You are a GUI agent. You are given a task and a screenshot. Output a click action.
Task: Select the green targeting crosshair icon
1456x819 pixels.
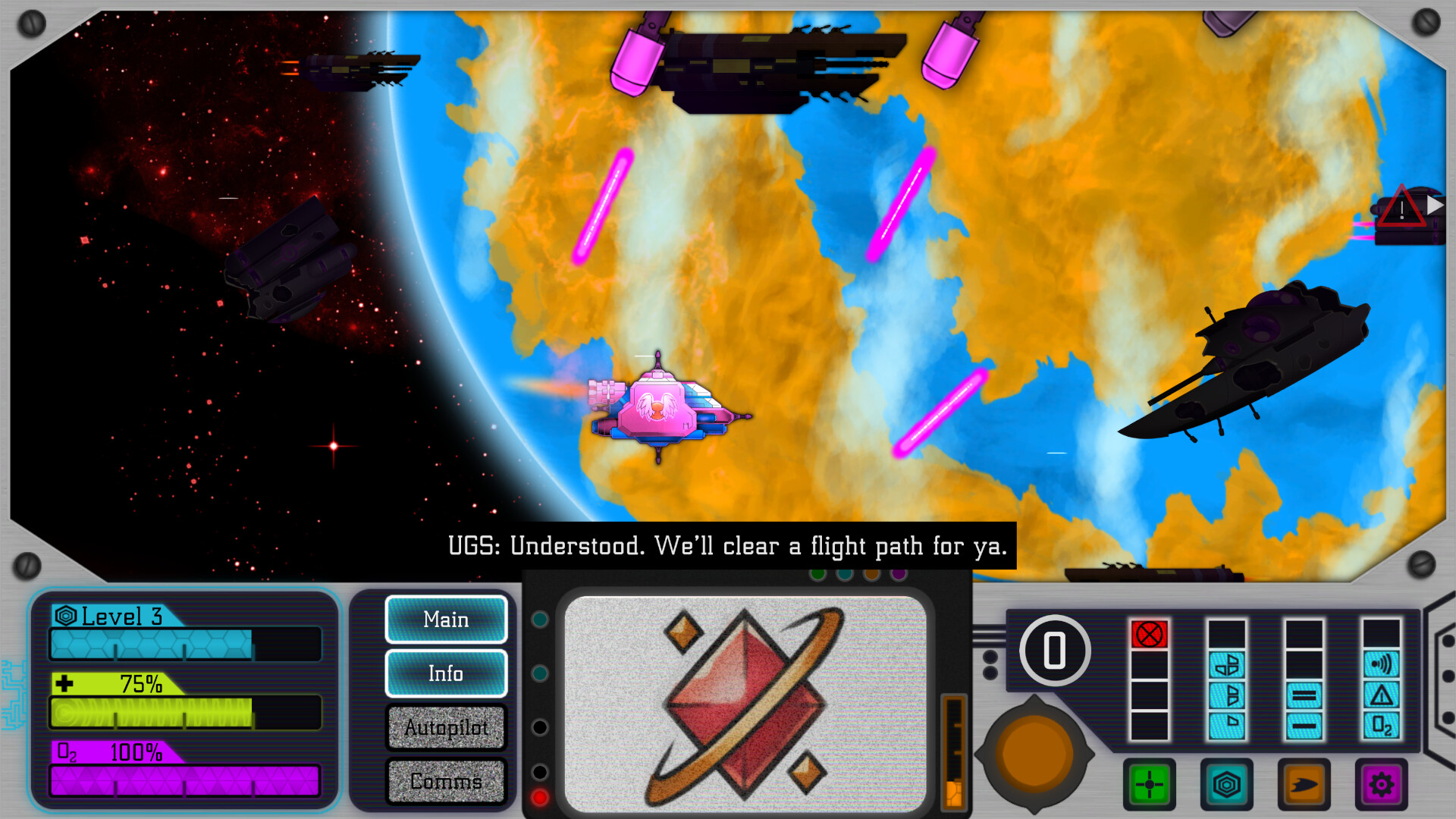tap(1150, 783)
